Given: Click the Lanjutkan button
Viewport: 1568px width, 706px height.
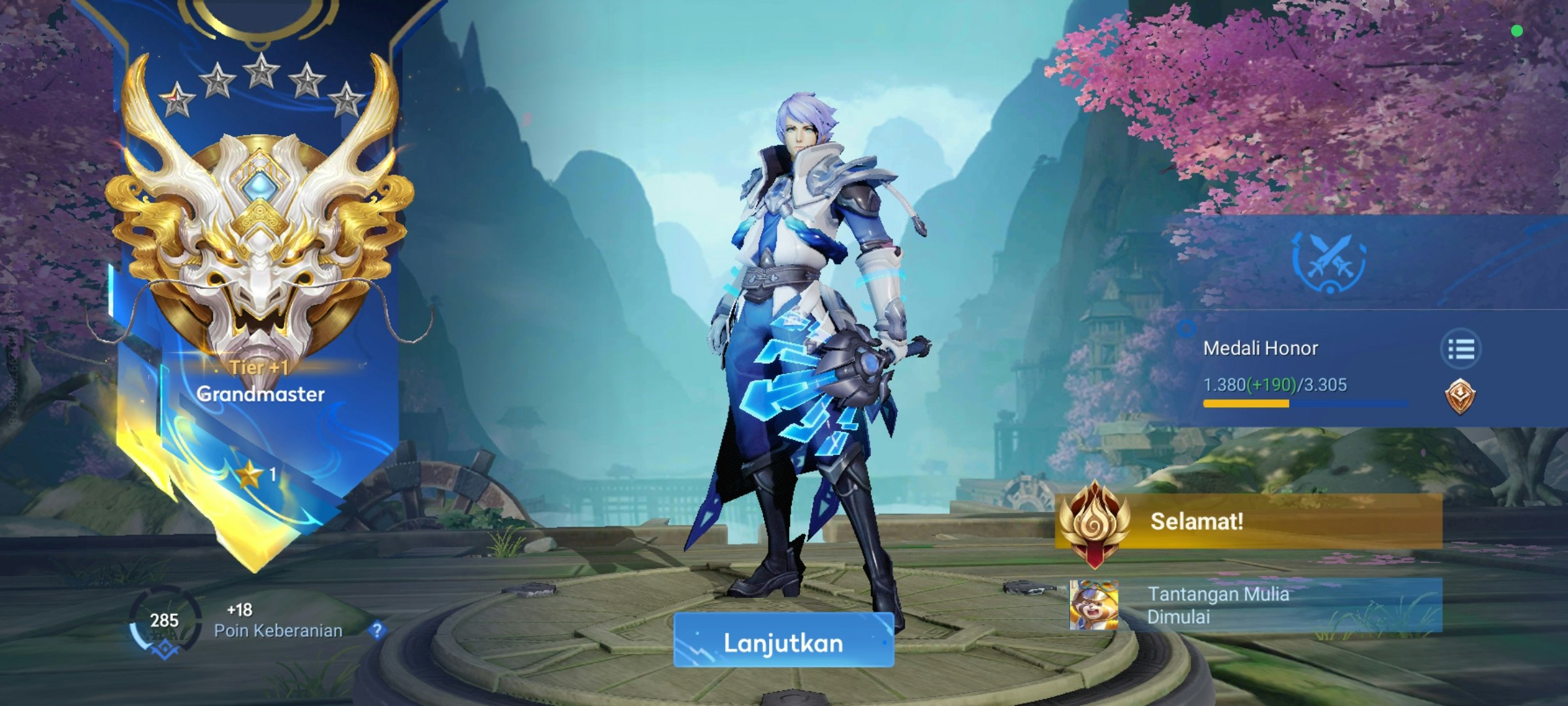Looking at the screenshot, I should 783,641.
